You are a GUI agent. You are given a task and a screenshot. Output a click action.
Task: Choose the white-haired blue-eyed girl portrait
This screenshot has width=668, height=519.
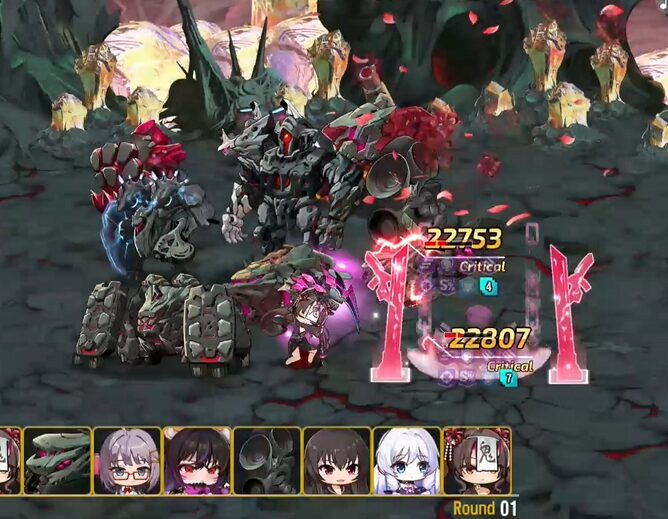tap(407, 461)
